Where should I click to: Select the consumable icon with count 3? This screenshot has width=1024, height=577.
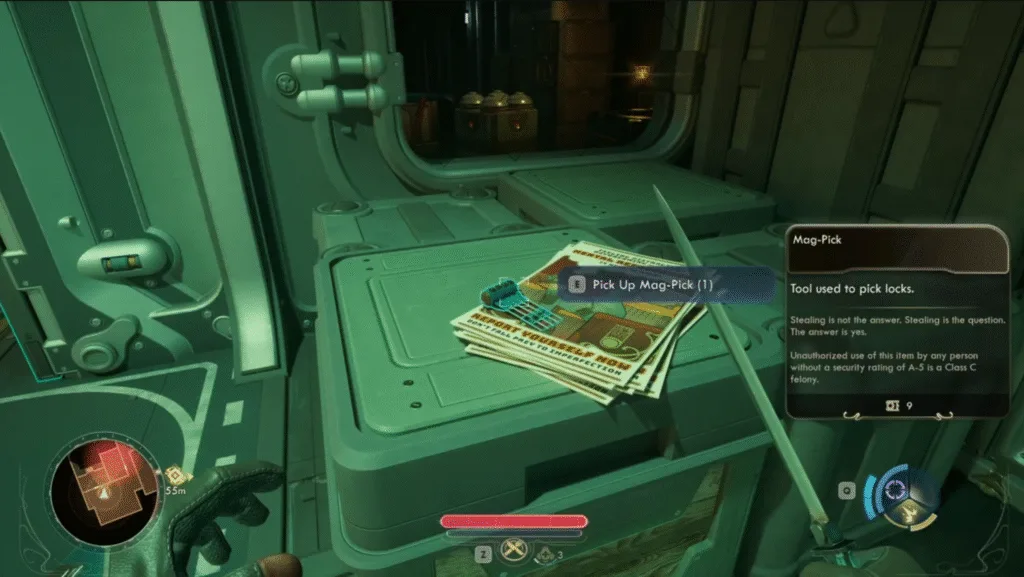point(546,551)
